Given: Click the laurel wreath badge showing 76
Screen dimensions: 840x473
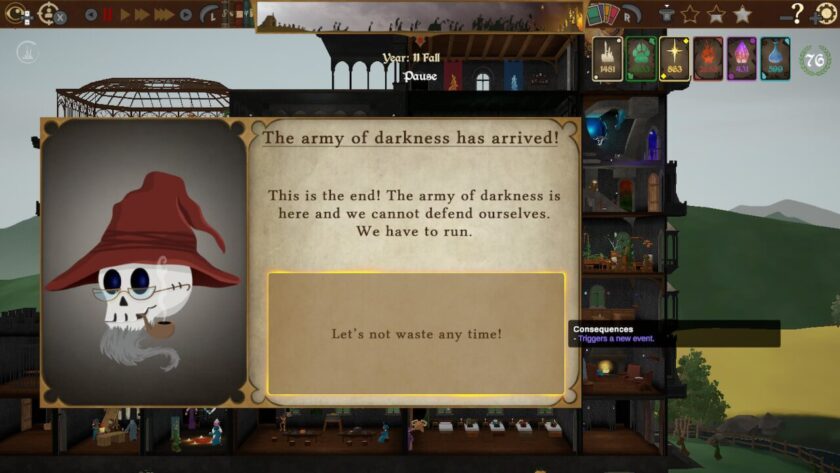Looking at the screenshot, I should (815, 60).
